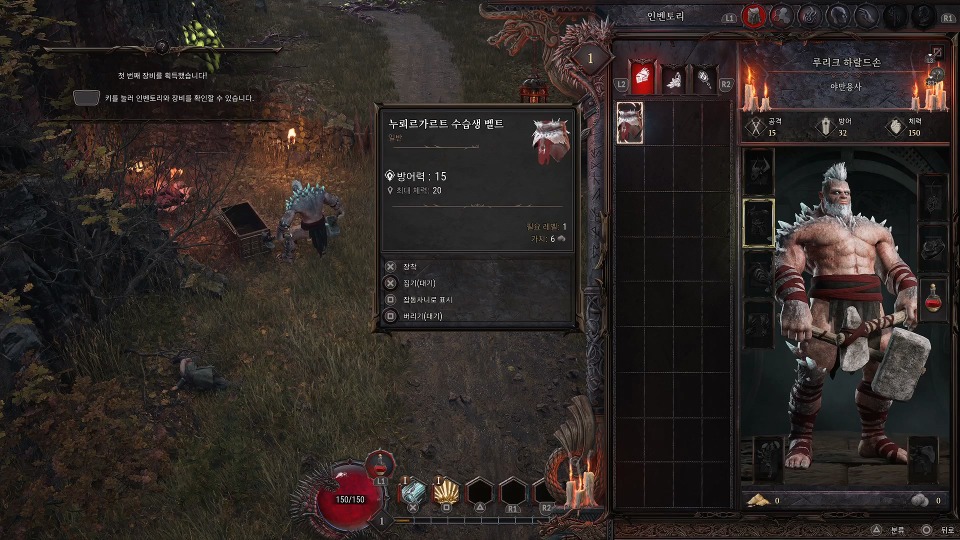
Task: Use the small health potion above health orb
Action: [380, 463]
